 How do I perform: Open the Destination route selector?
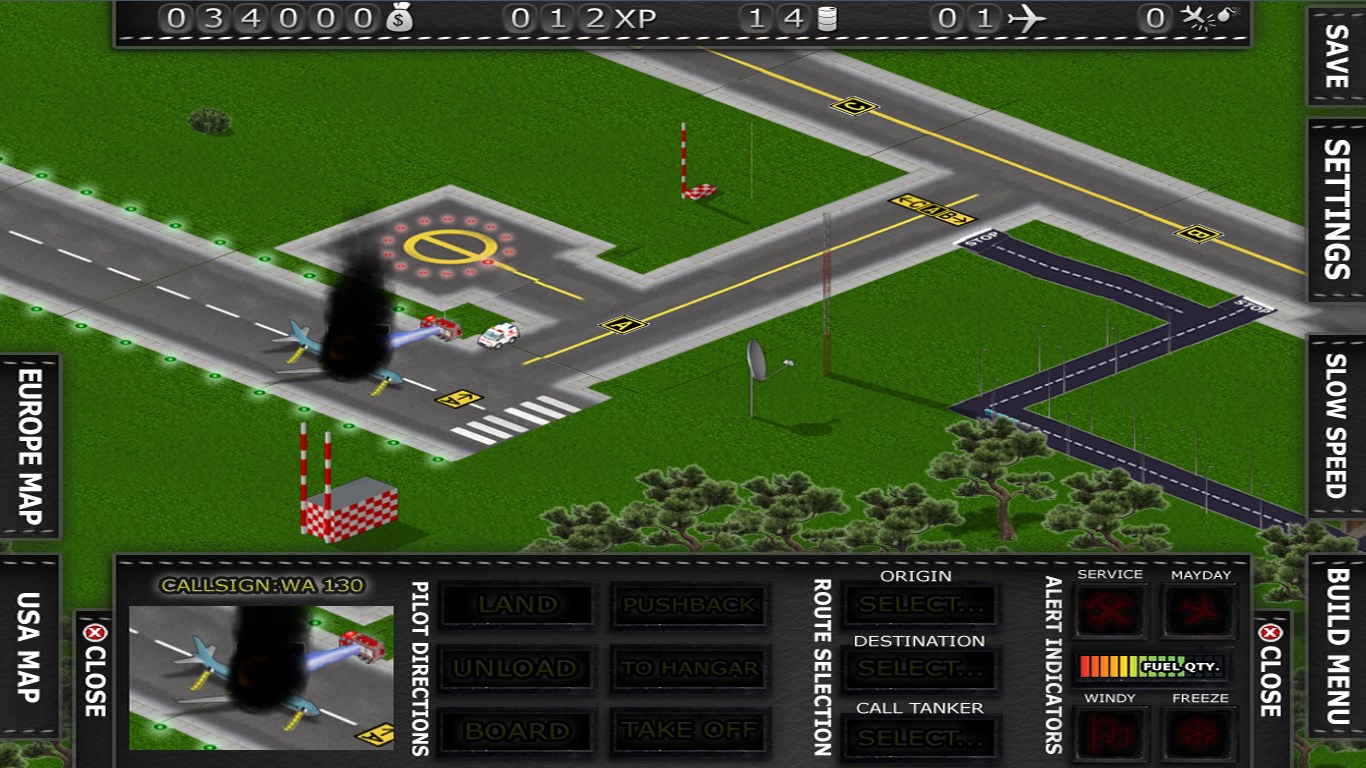point(920,668)
